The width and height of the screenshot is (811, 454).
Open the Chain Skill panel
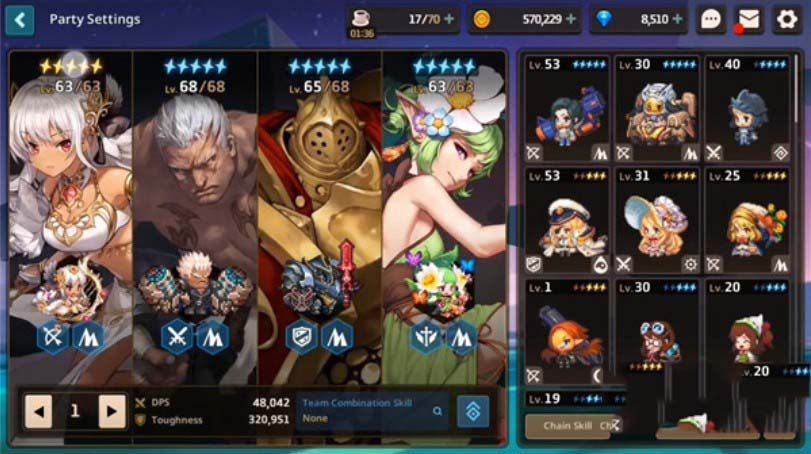pos(570,426)
